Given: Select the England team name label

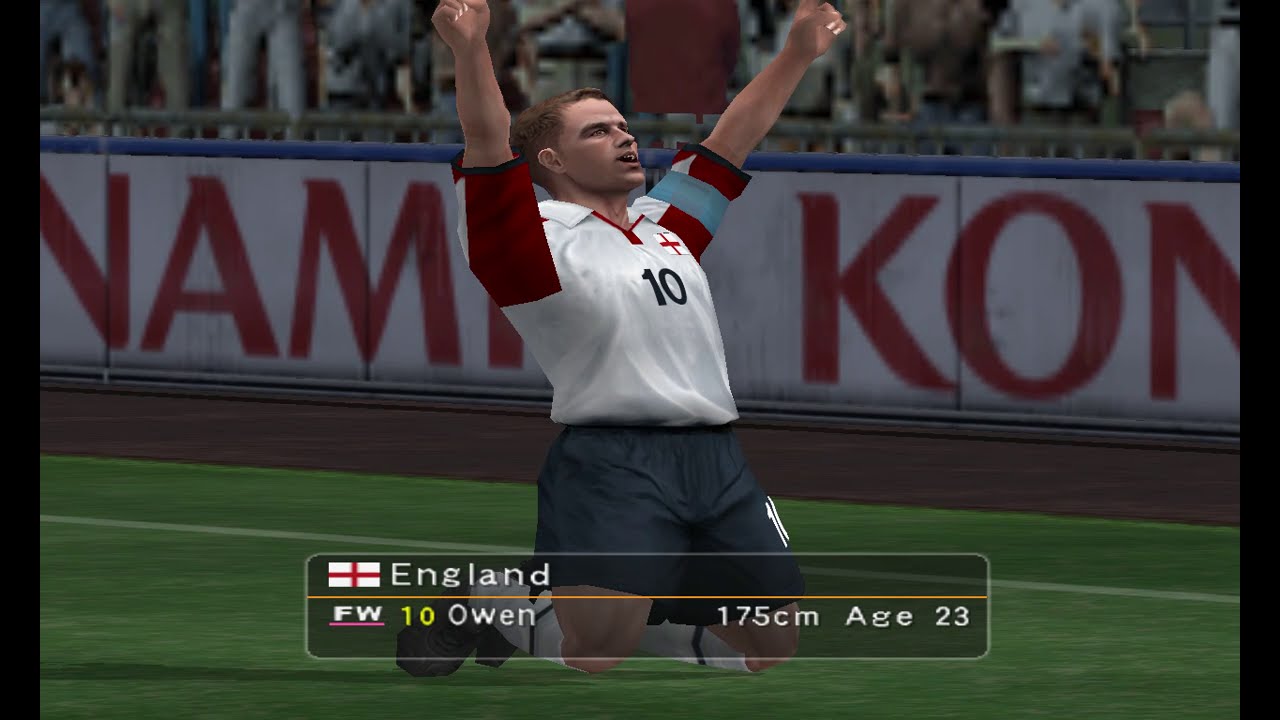Looking at the screenshot, I should click(x=472, y=574).
